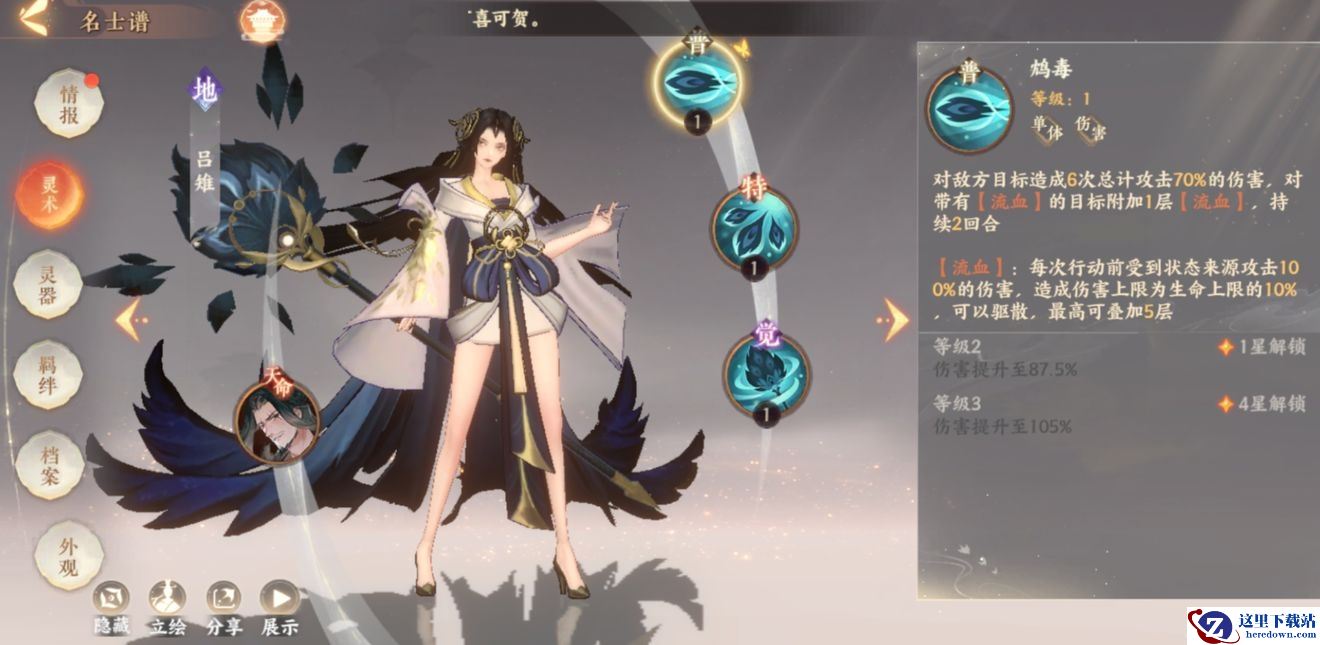
Task: Switch to the 灵术 tab
Action: (49, 194)
